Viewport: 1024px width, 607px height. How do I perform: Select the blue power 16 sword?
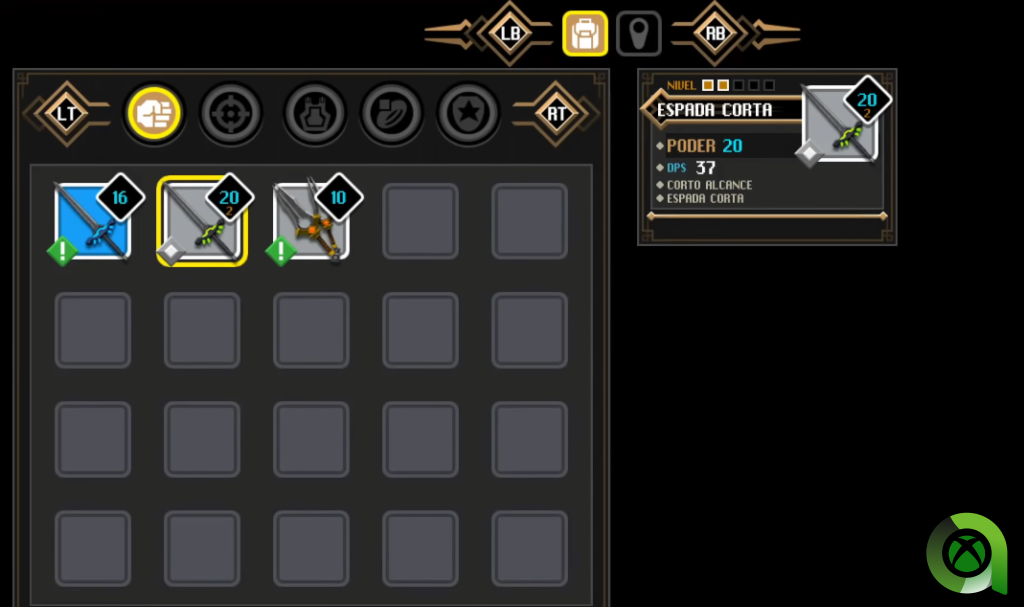(93, 221)
